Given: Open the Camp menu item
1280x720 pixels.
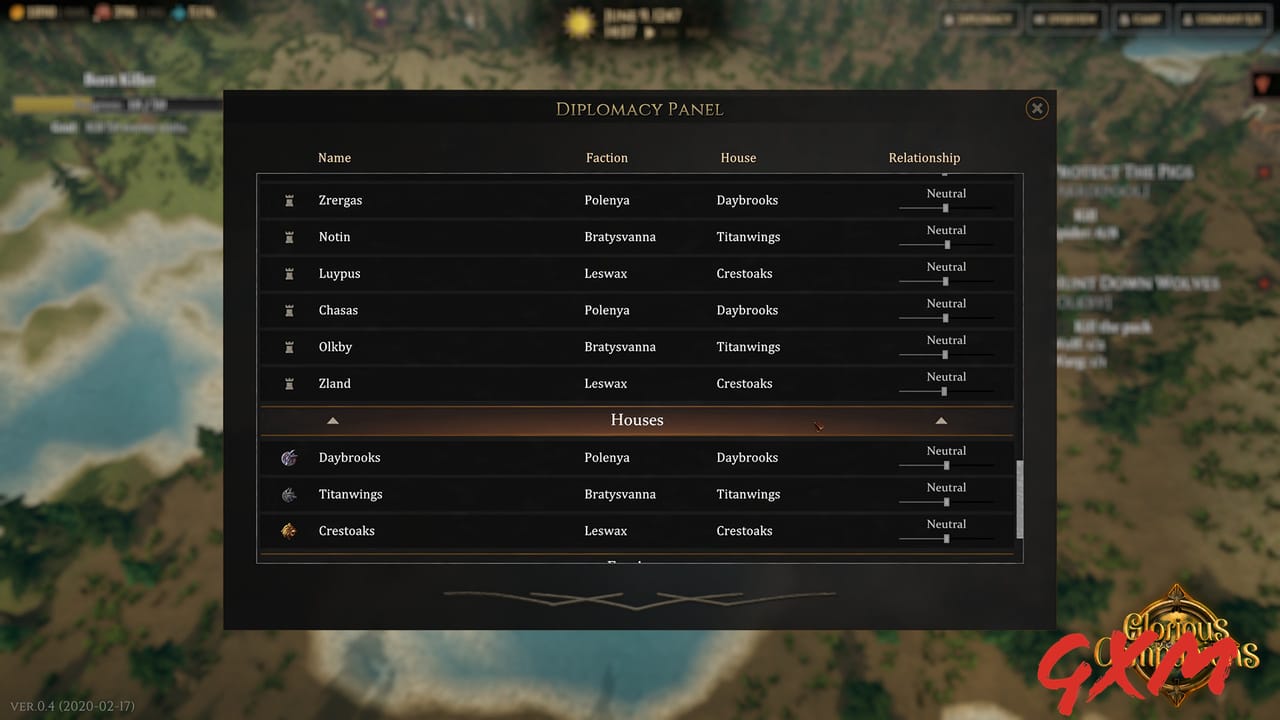Looking at the screenshot, I should point(1140,18).
